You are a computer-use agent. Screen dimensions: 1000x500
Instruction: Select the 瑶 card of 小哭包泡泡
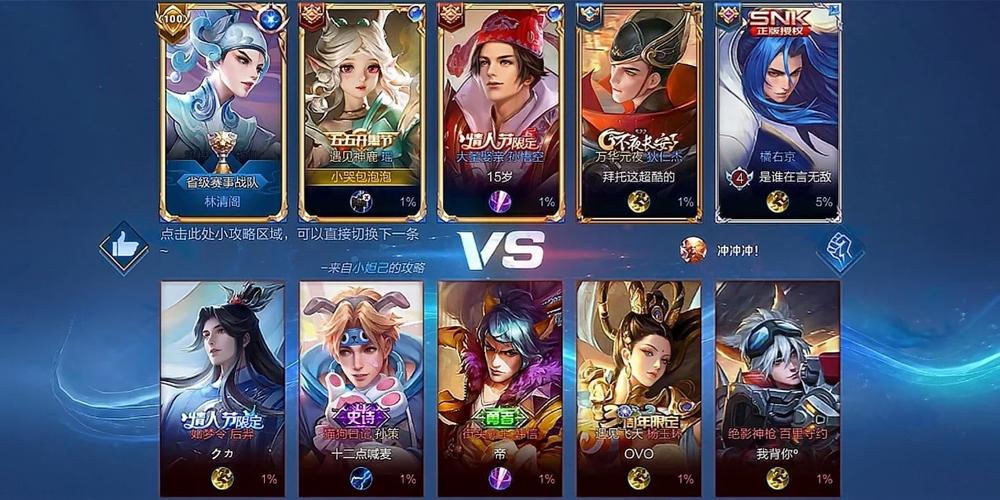tap(362, 110)
